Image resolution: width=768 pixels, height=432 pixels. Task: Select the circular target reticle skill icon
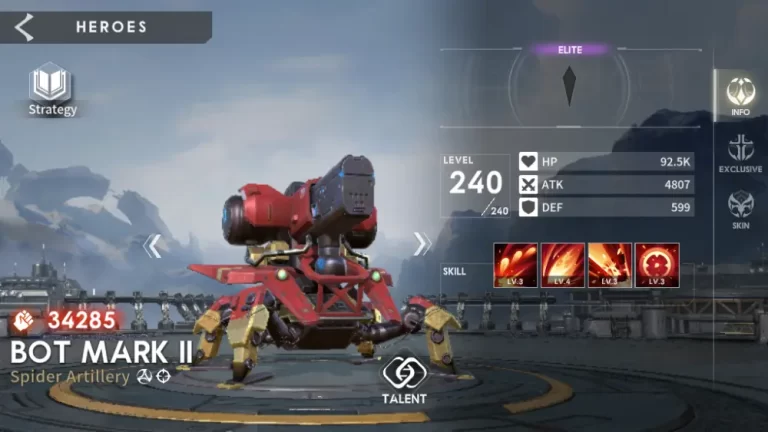(x=656, y=265)
